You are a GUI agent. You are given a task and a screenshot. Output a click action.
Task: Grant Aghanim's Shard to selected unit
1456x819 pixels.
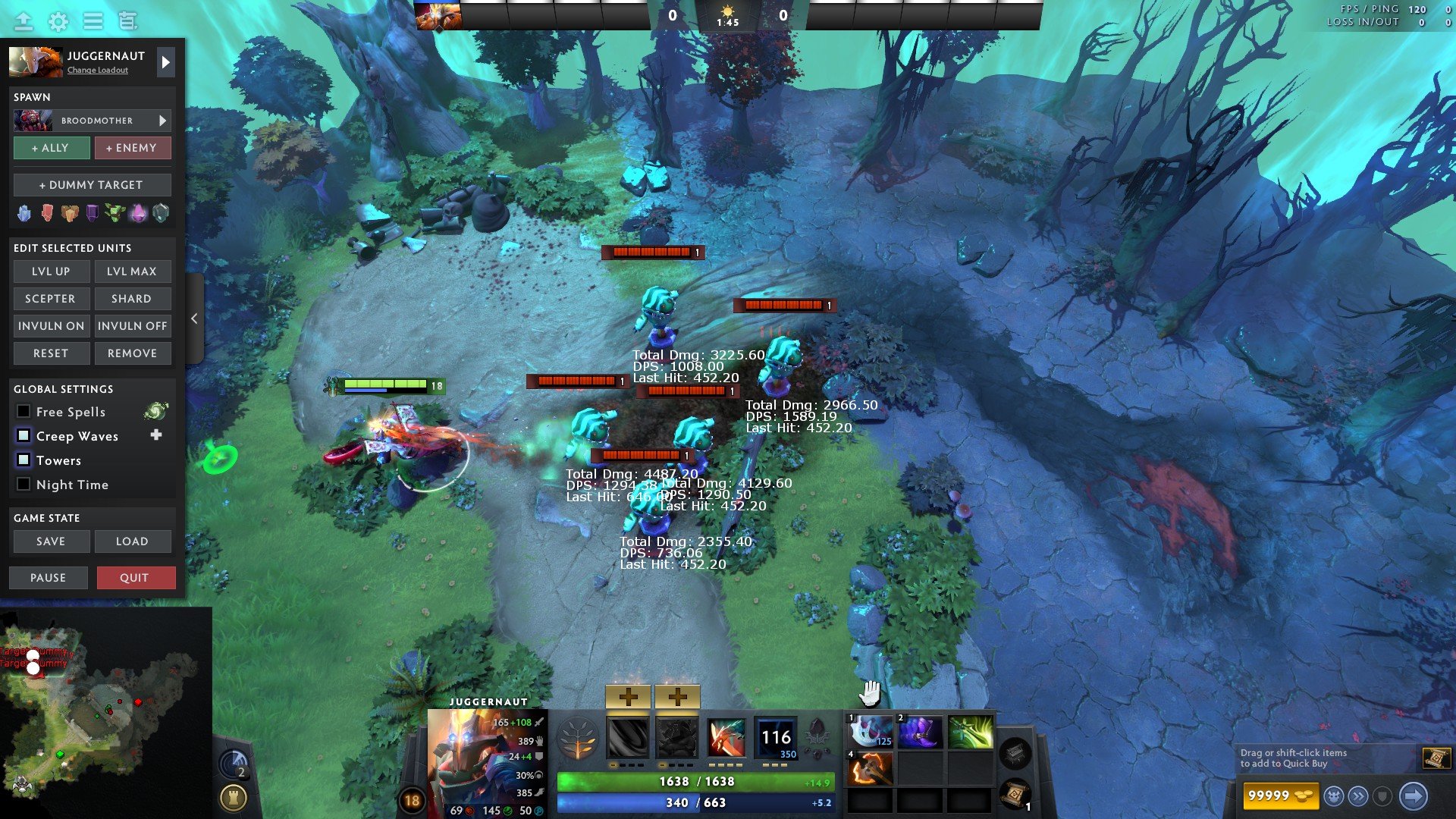pos(132,299)
